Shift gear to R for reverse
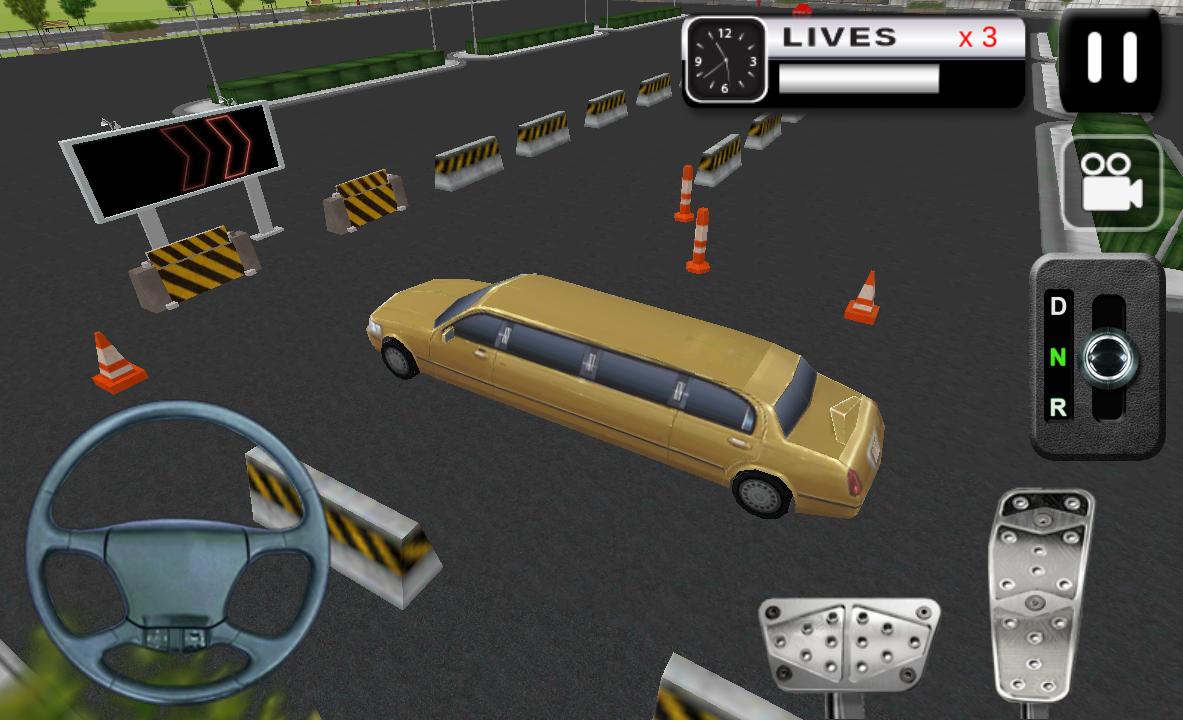Viewport: 1183px width, 721px height. tap(1058, 407)
